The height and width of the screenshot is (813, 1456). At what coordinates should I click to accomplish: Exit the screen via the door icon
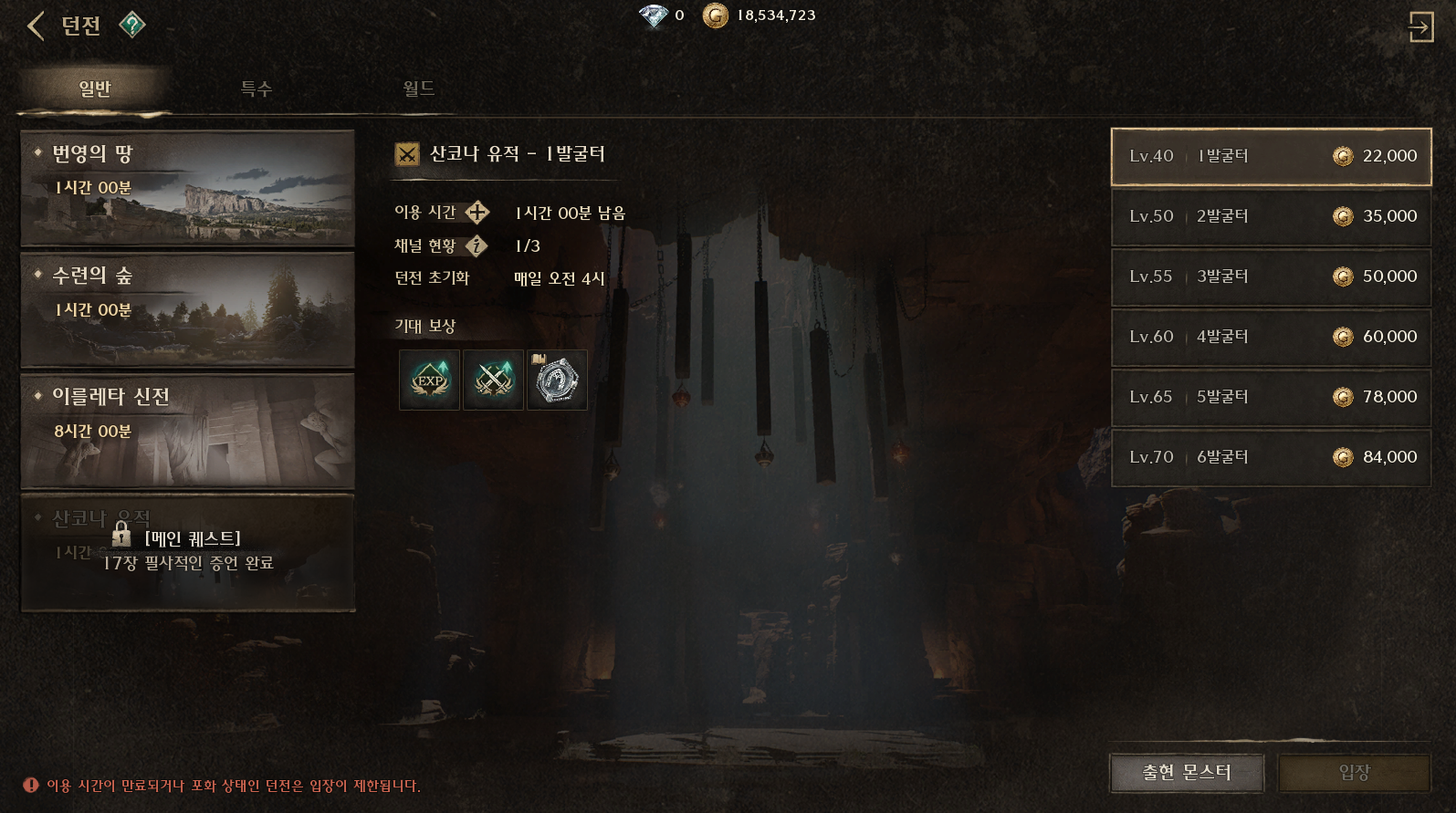(1420, 26)
